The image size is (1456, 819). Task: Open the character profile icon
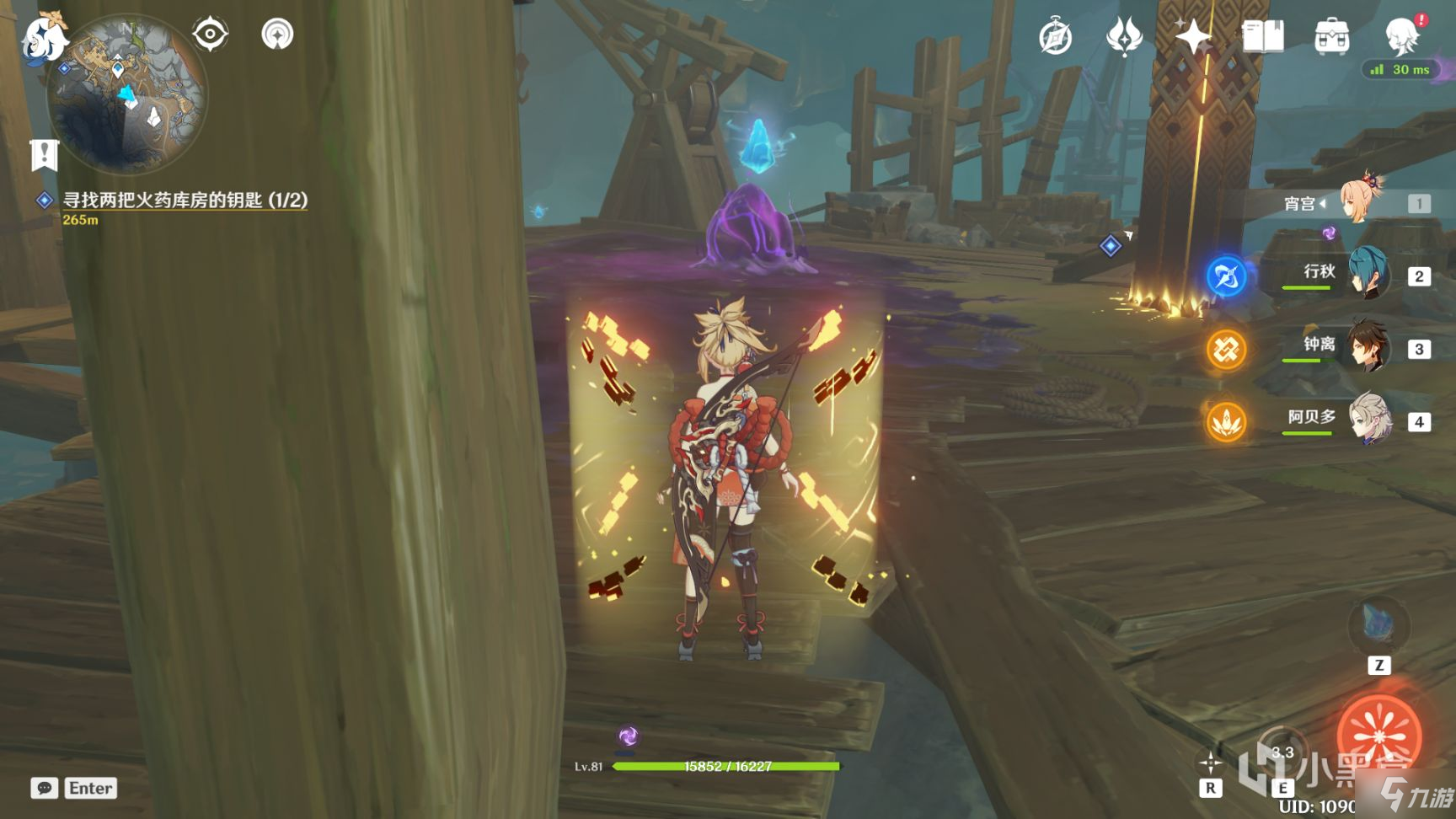(x=1402, y=37)
